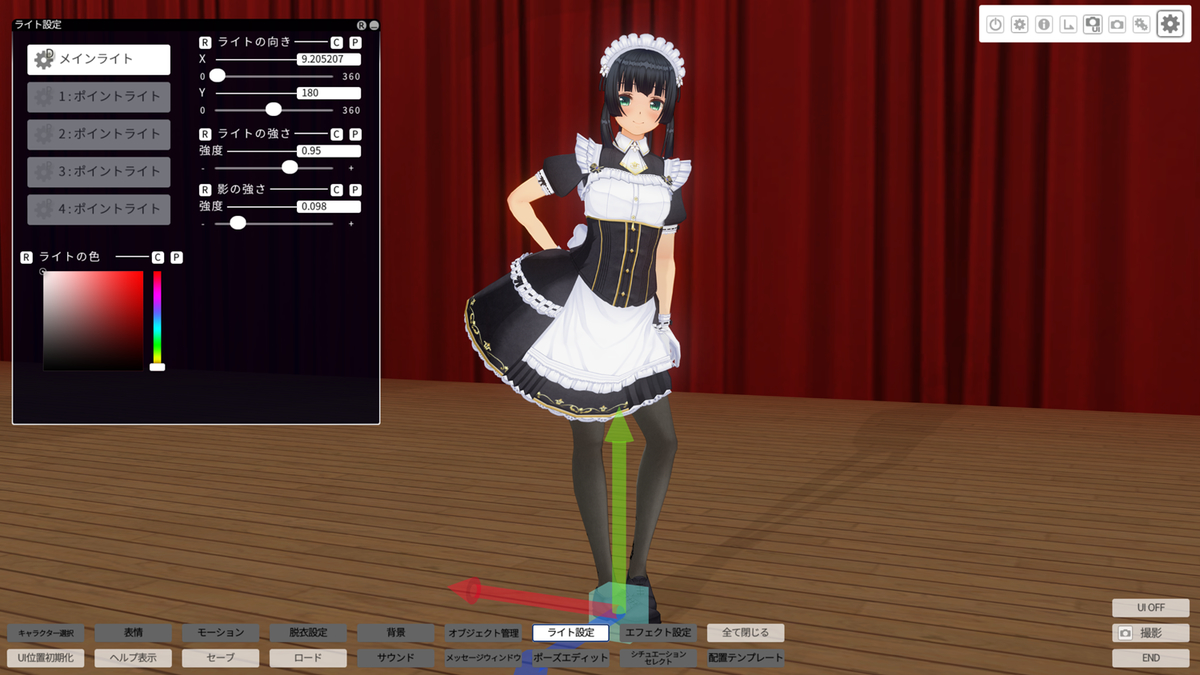Viewport: 1200px width, 675px height.
Task: Select the メインライト main light button
Action: 98,59
